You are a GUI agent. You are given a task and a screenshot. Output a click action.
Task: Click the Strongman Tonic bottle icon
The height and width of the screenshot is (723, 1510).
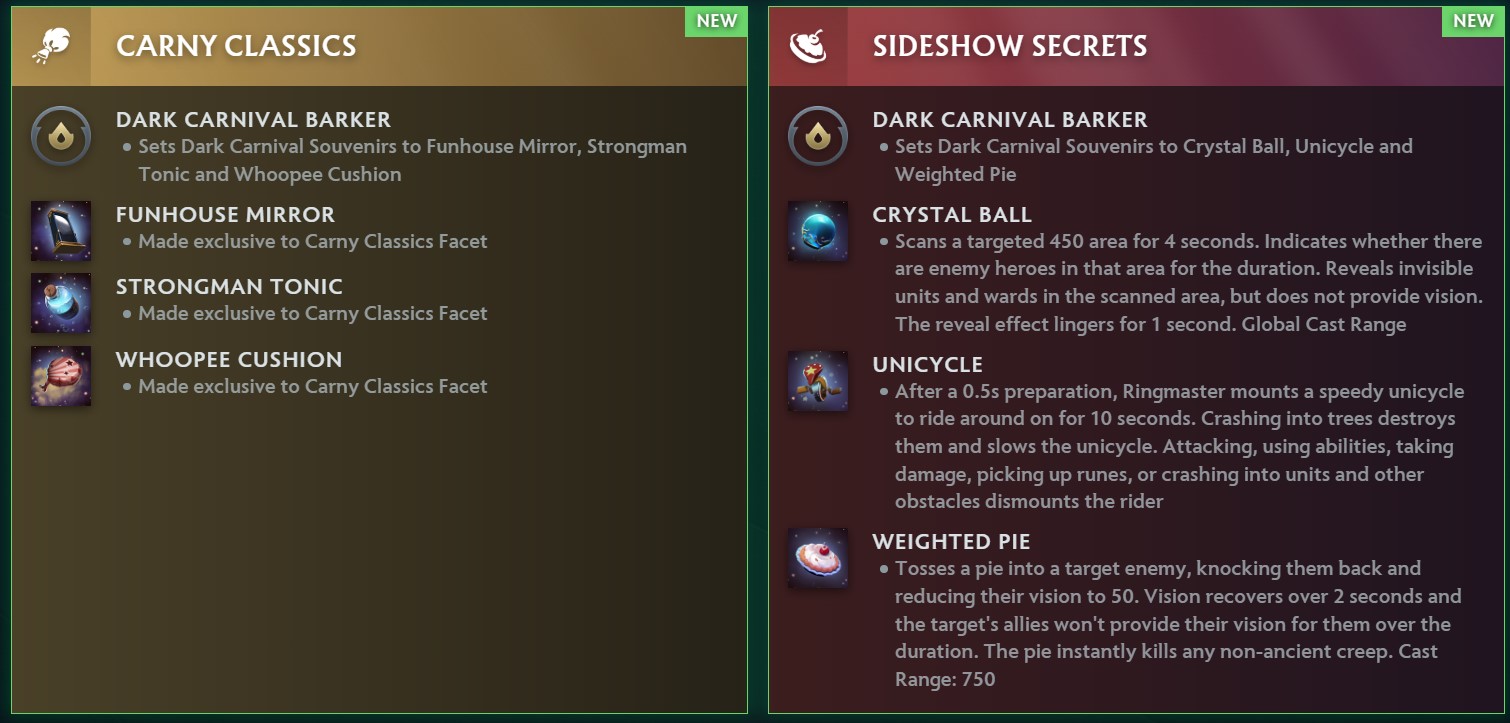61,302
